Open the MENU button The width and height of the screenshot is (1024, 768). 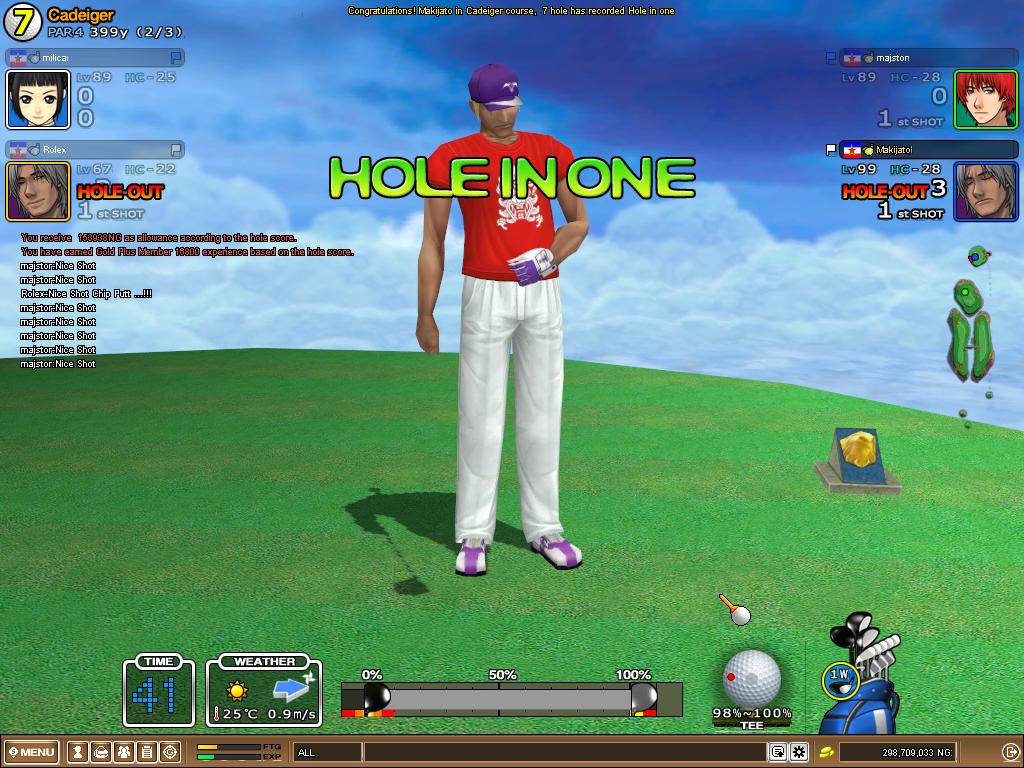pos(32,752)
